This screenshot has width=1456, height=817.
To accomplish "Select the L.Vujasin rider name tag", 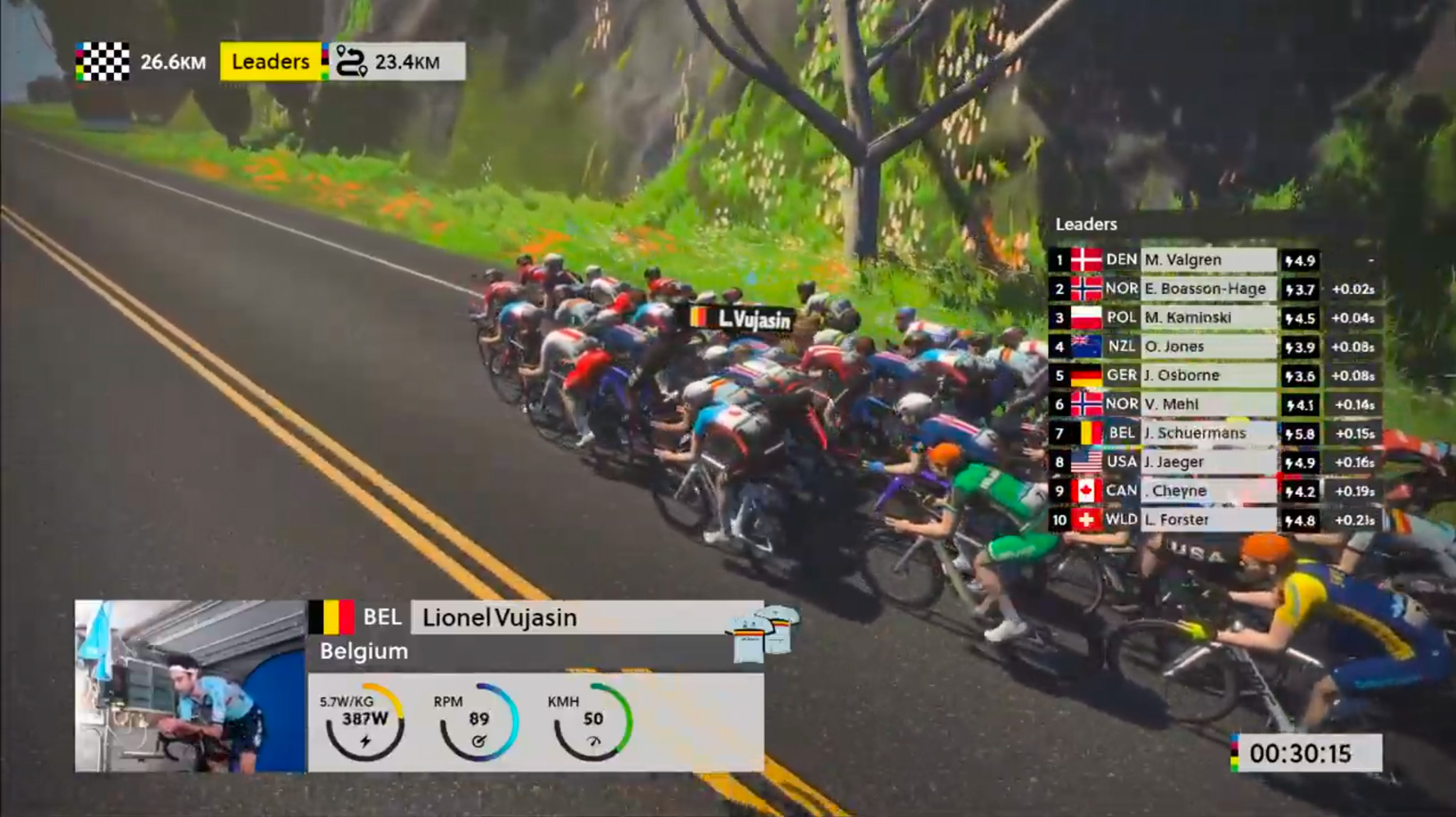I will click(742, 319).
